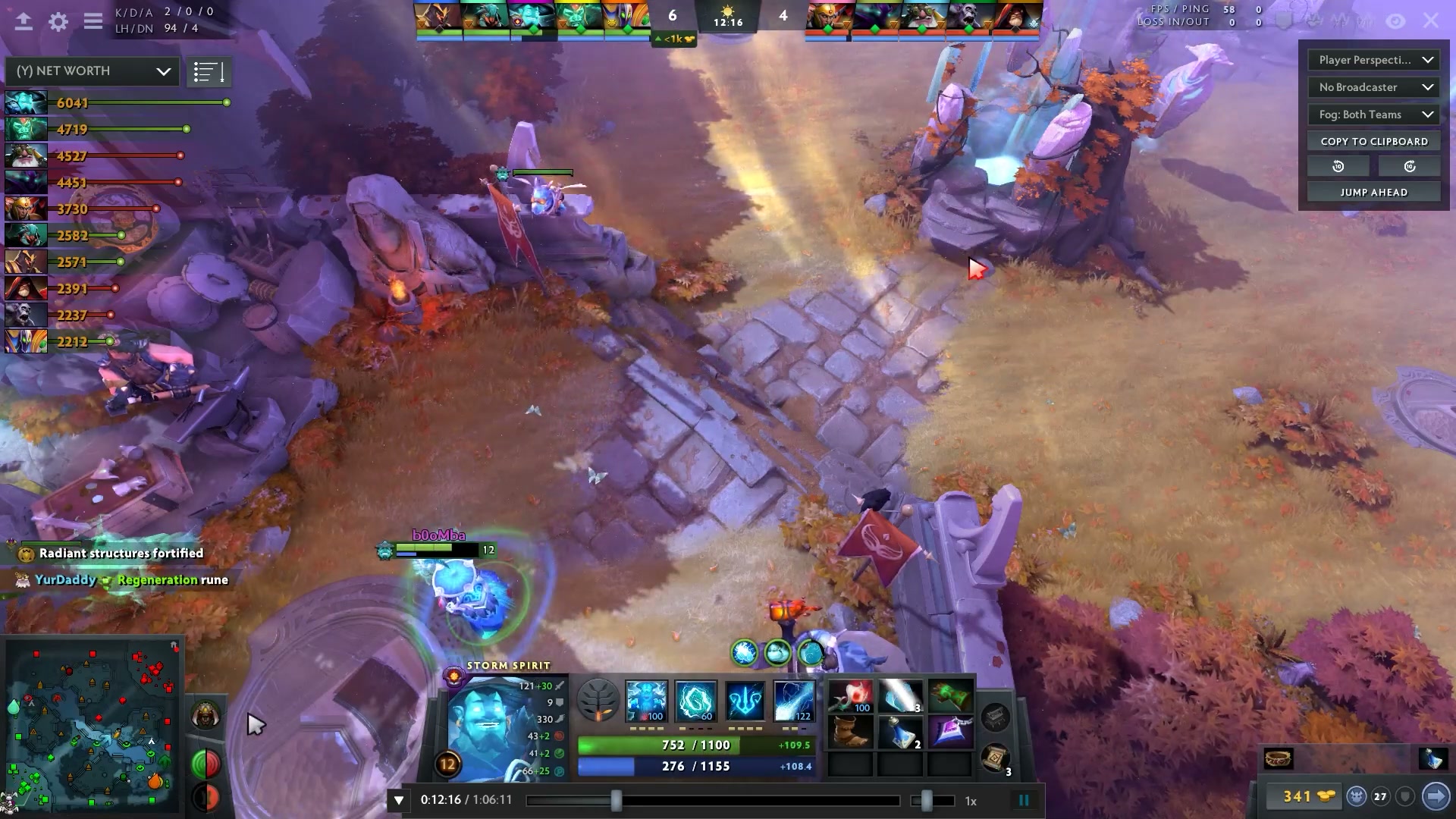
Task: Select Storm Spirit's Static Remnant ability icon
Action: [646, 701]
